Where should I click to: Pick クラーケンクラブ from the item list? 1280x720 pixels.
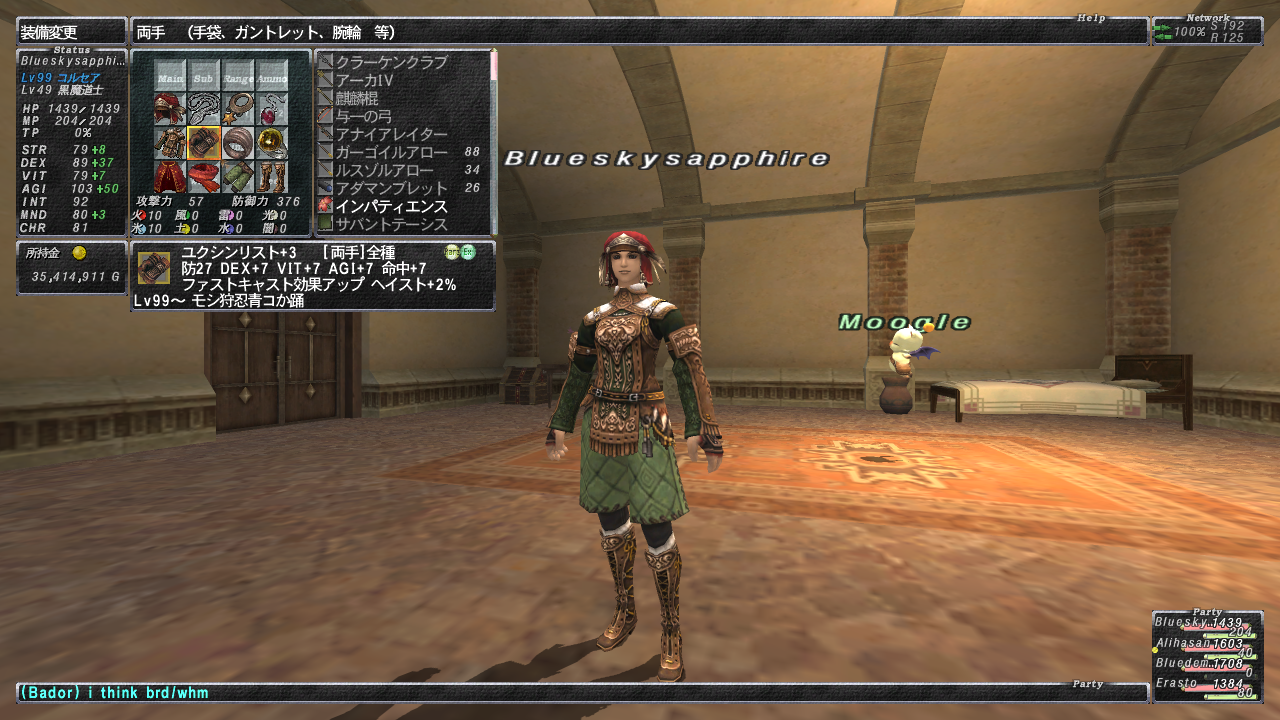coord(391,62)
